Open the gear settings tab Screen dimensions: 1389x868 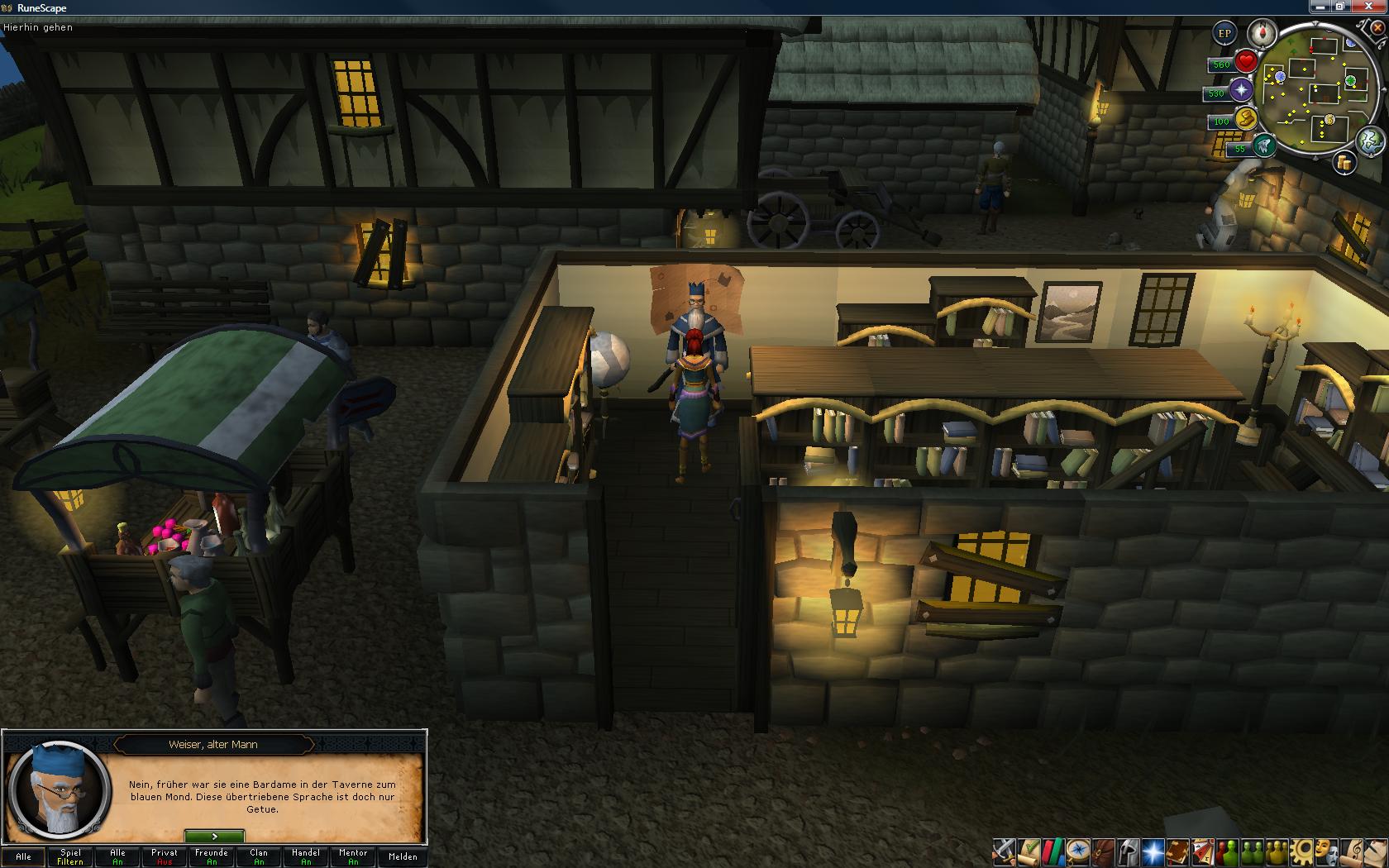(x=1302, y=851)
